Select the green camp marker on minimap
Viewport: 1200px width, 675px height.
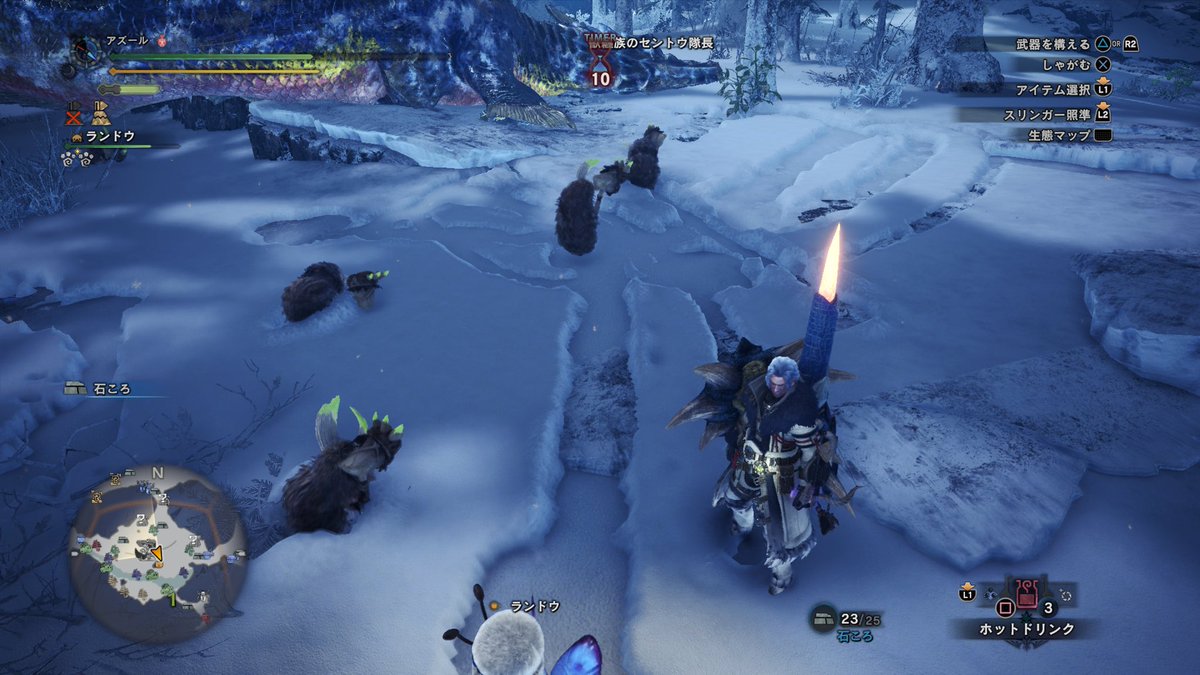(x=172, y=600)
